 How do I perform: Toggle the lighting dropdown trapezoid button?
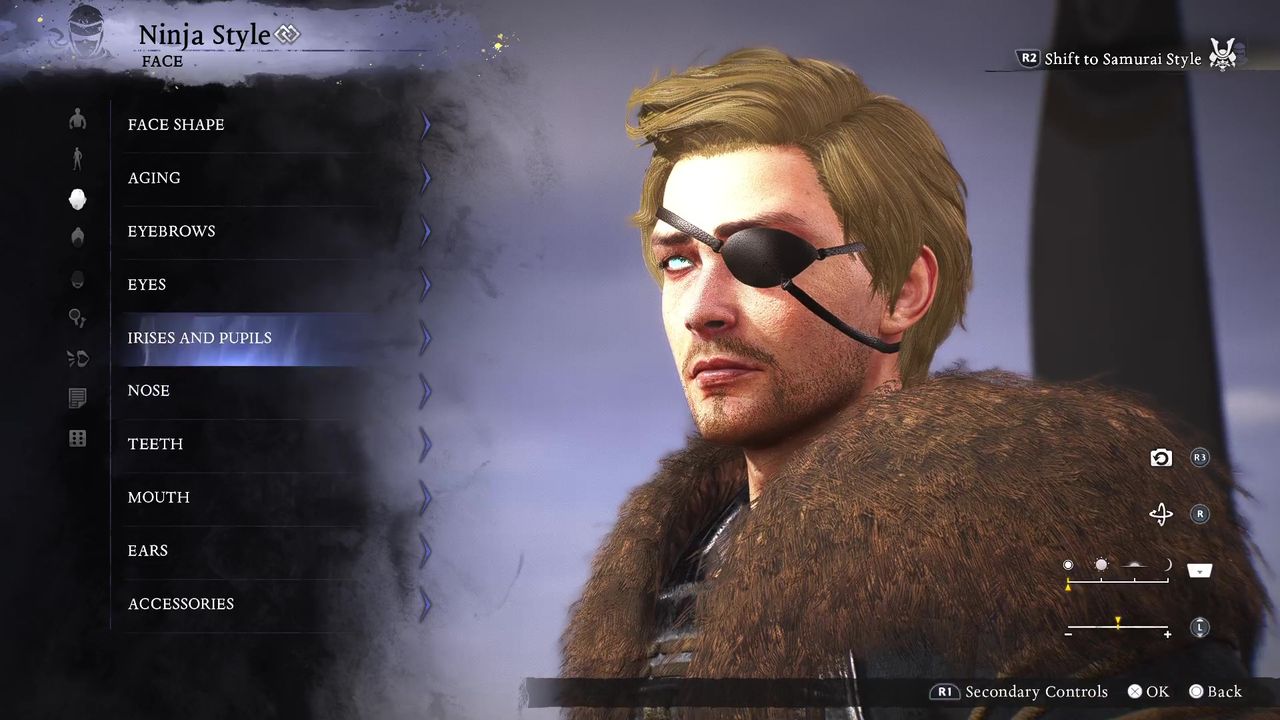coord(1198,570)
